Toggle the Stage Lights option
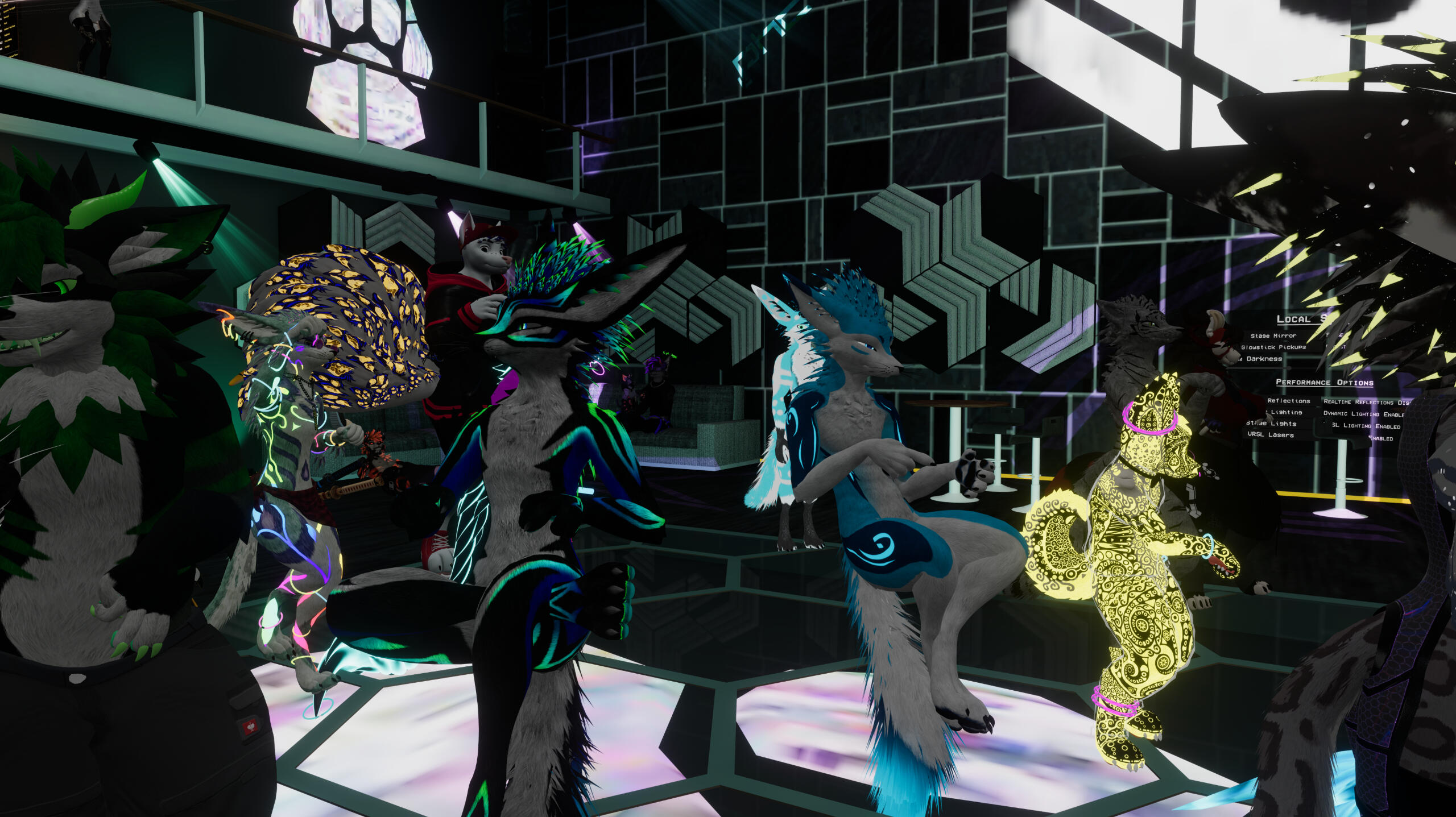Screen dimensions: 1456x817 (x=1272, y=424)
